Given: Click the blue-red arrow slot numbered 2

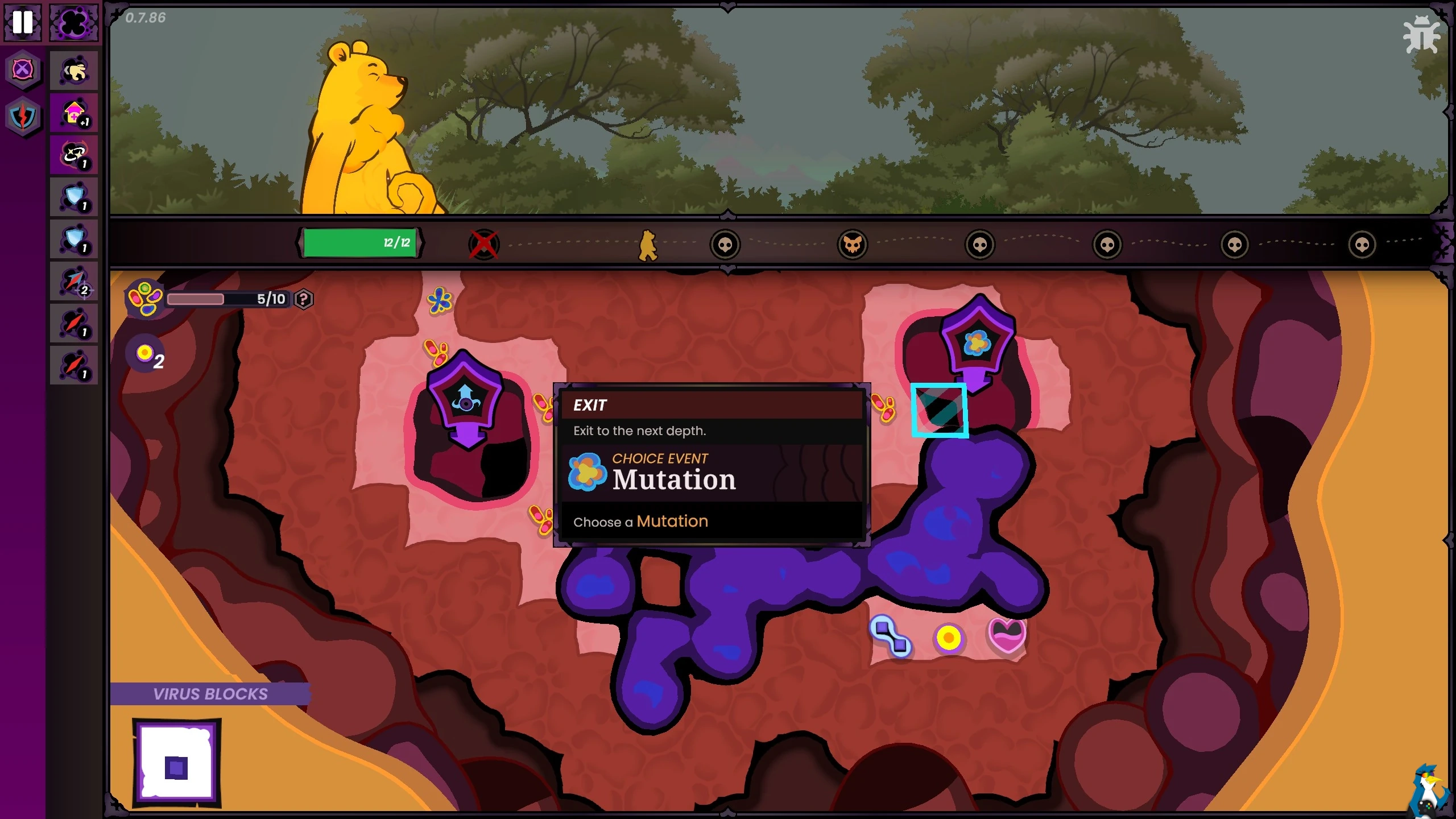Looking at the screenshot, I should click(74, 282).
